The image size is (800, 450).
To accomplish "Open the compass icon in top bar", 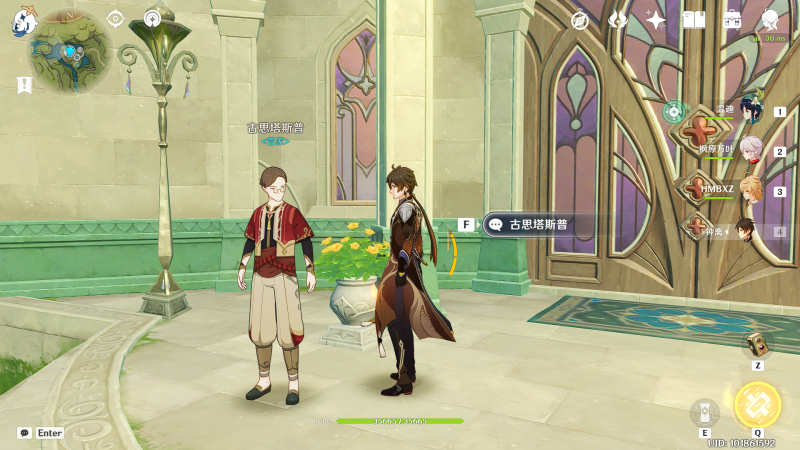I will click(580, 20).
